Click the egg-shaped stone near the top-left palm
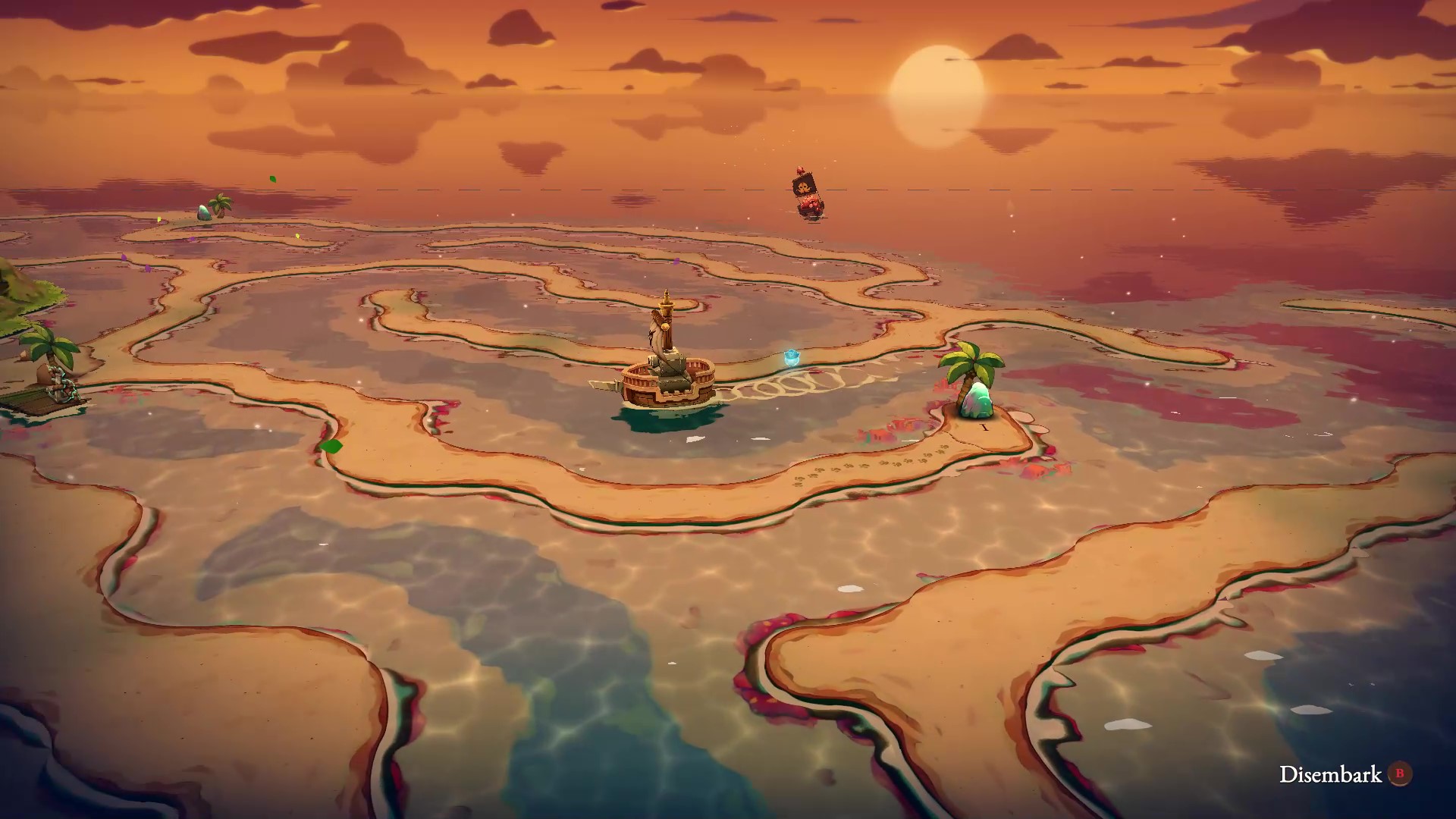The image size is (1456, 819). pos(203,213)
